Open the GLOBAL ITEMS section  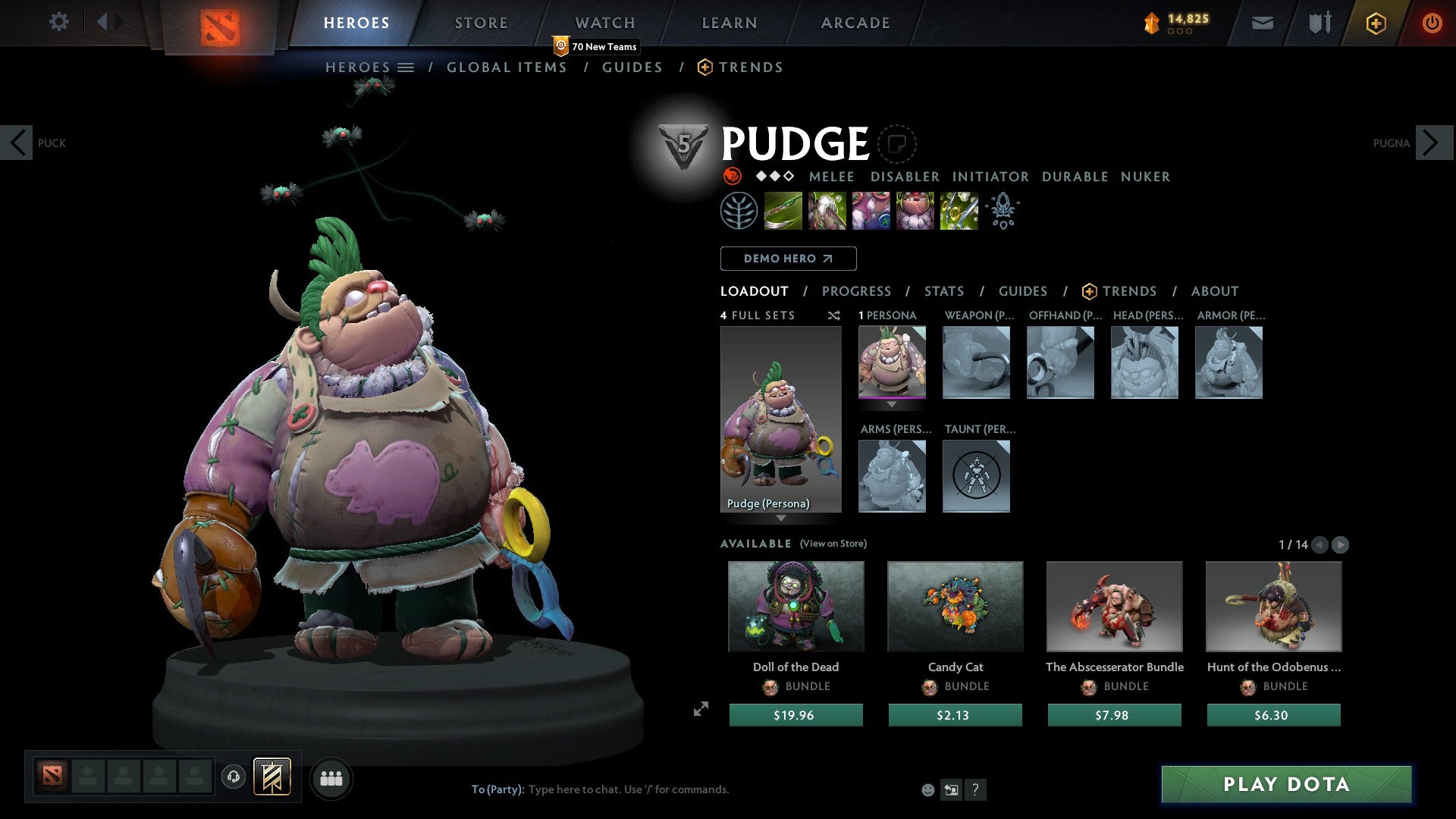tap(507, 67)
